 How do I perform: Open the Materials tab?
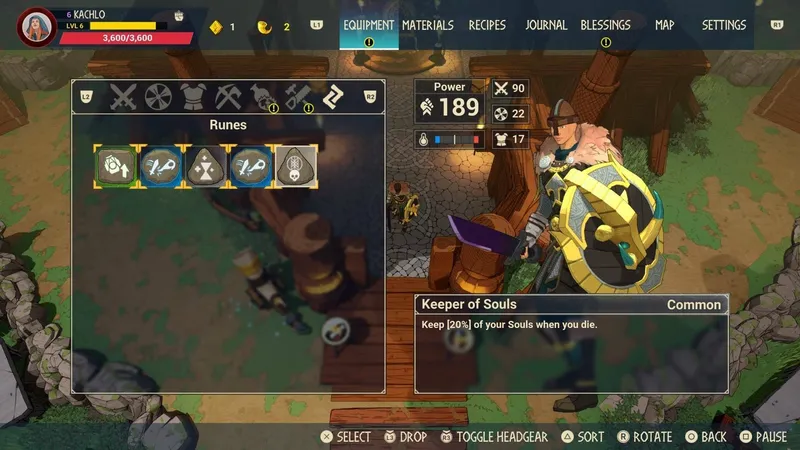[427, 25]
